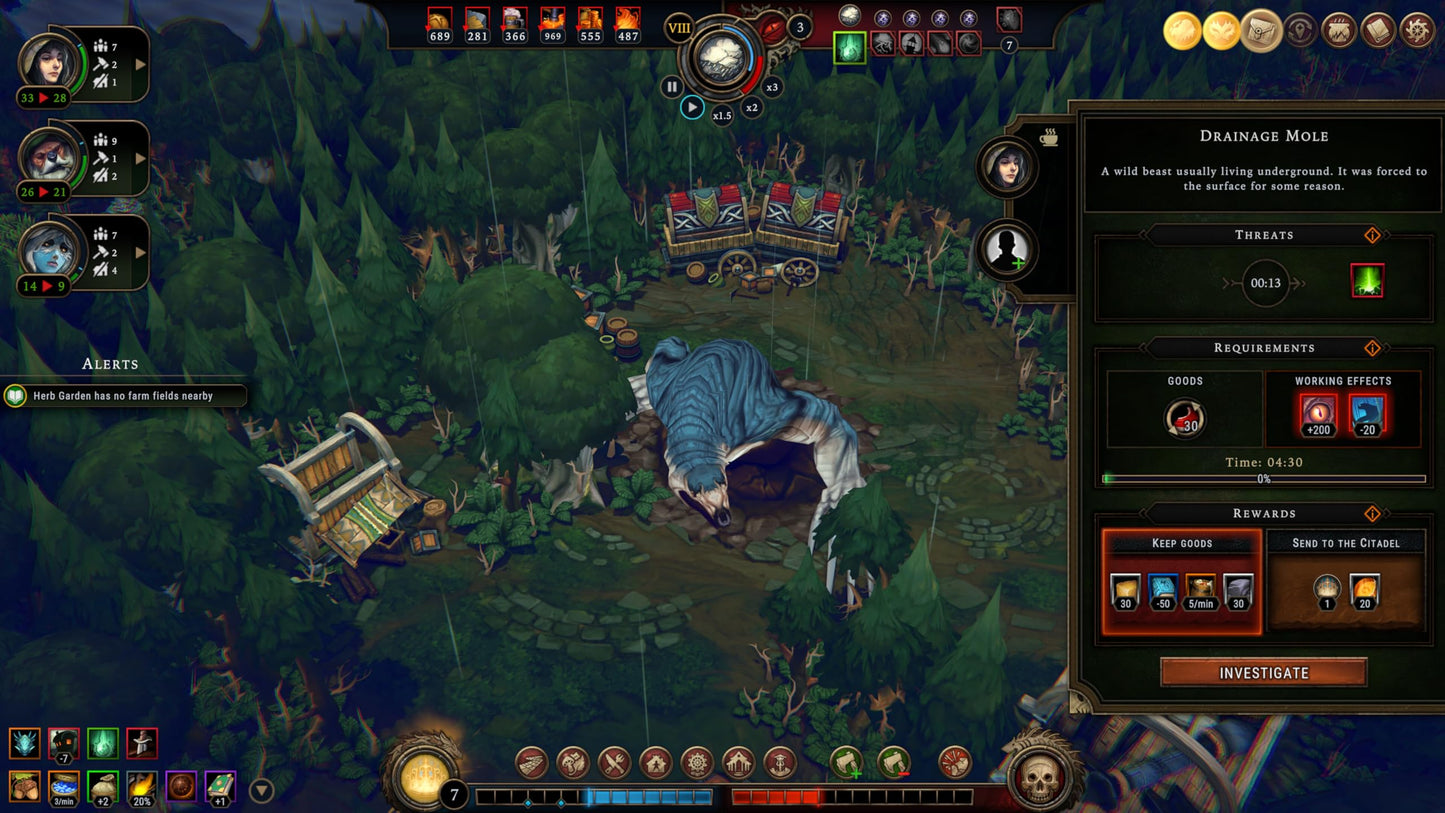Open the satchel inventory icon at top right
Screen dimensions: 1445x813
(1261, 30)
